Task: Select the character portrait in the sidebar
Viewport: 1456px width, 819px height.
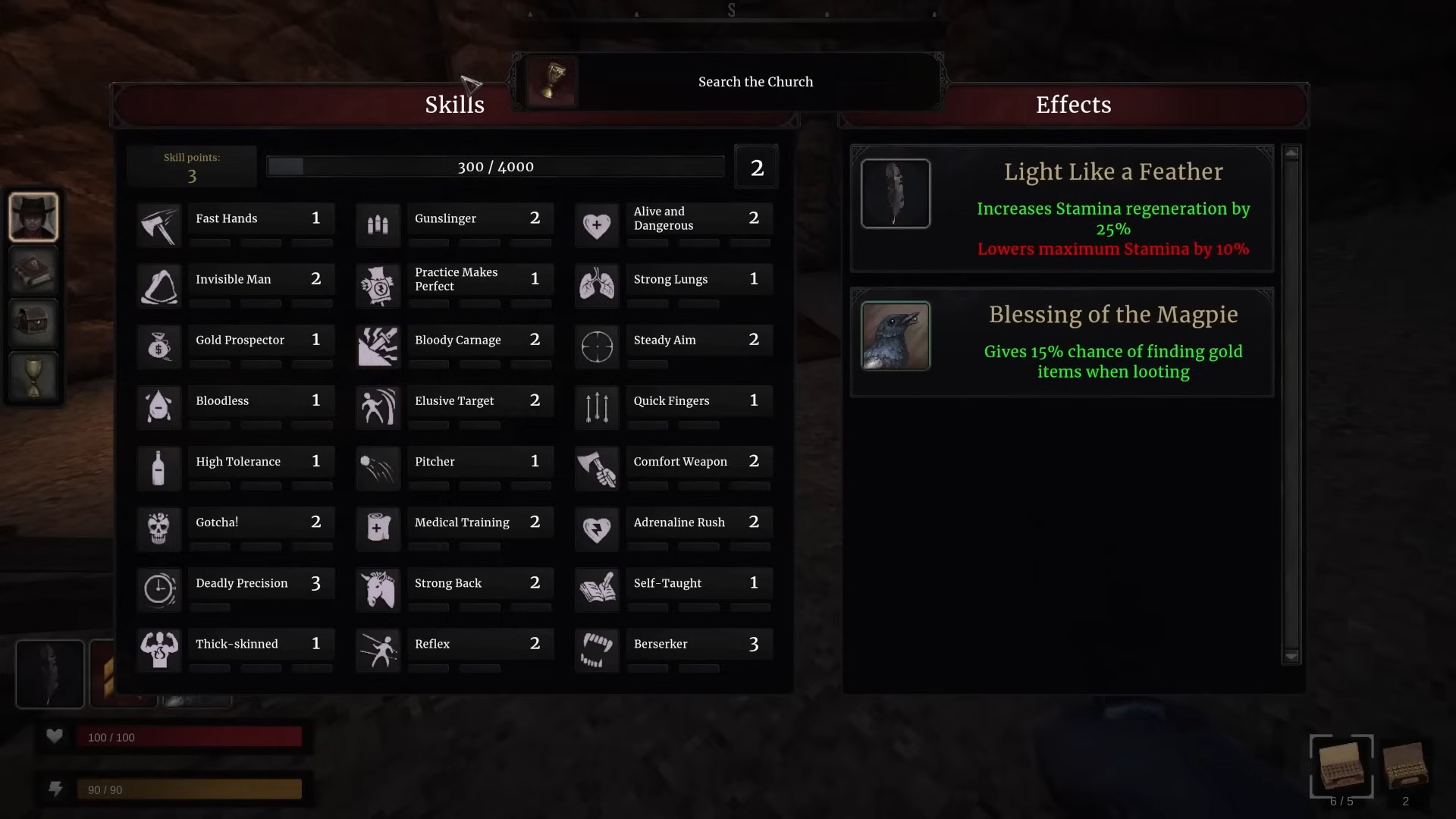Action: tap(33, 217)
